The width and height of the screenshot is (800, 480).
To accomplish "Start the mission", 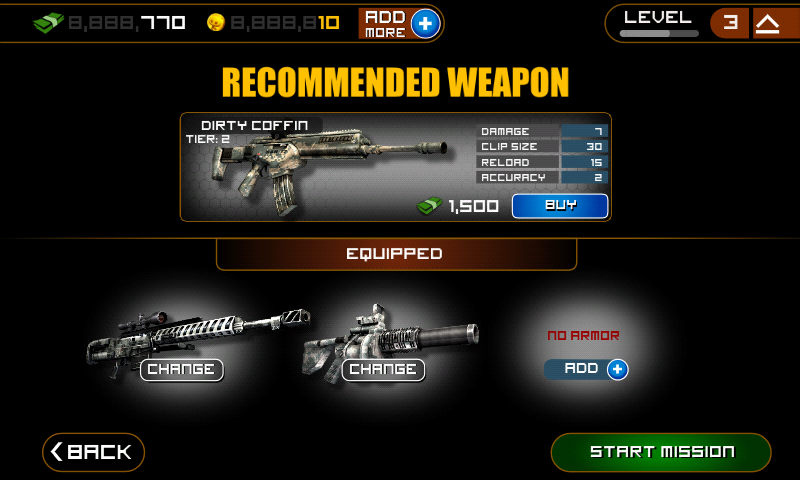I will point(661,452).
